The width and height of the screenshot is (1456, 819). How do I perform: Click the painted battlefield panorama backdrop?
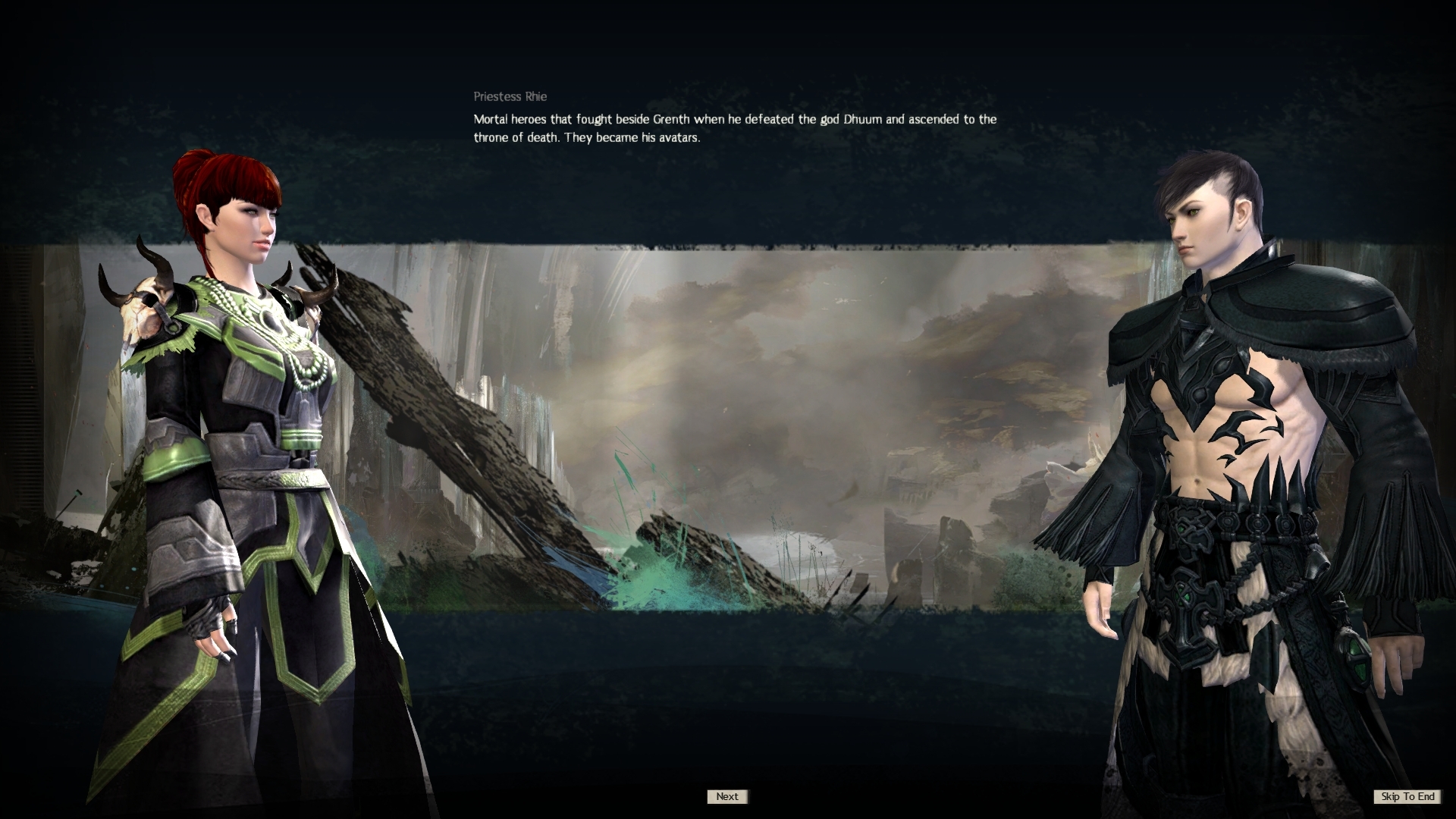(834, 379)
